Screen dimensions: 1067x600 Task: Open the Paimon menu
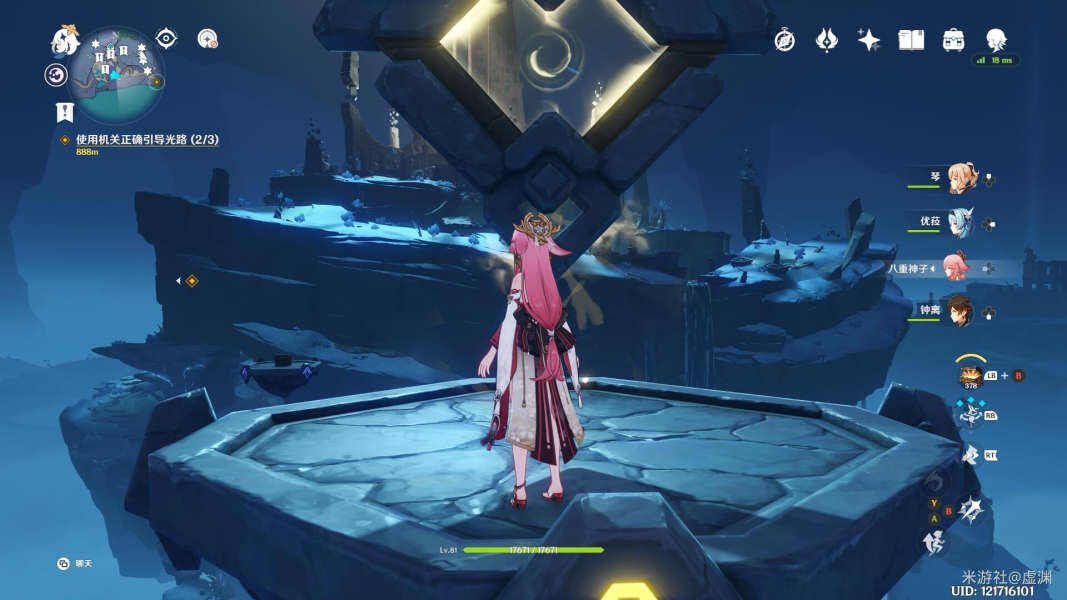(x=65, y=42)
